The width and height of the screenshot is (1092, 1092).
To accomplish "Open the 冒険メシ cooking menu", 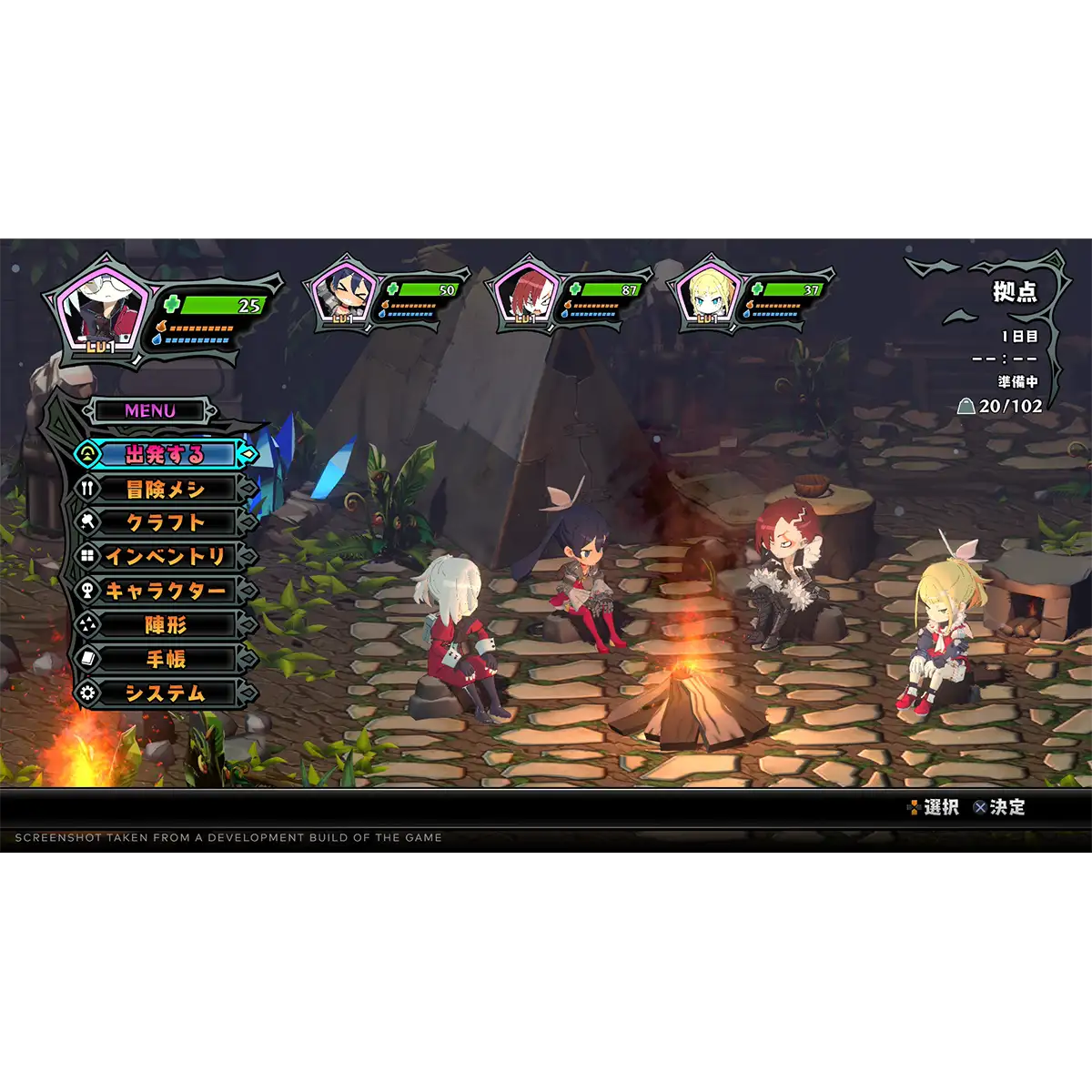I will [165, 489].
